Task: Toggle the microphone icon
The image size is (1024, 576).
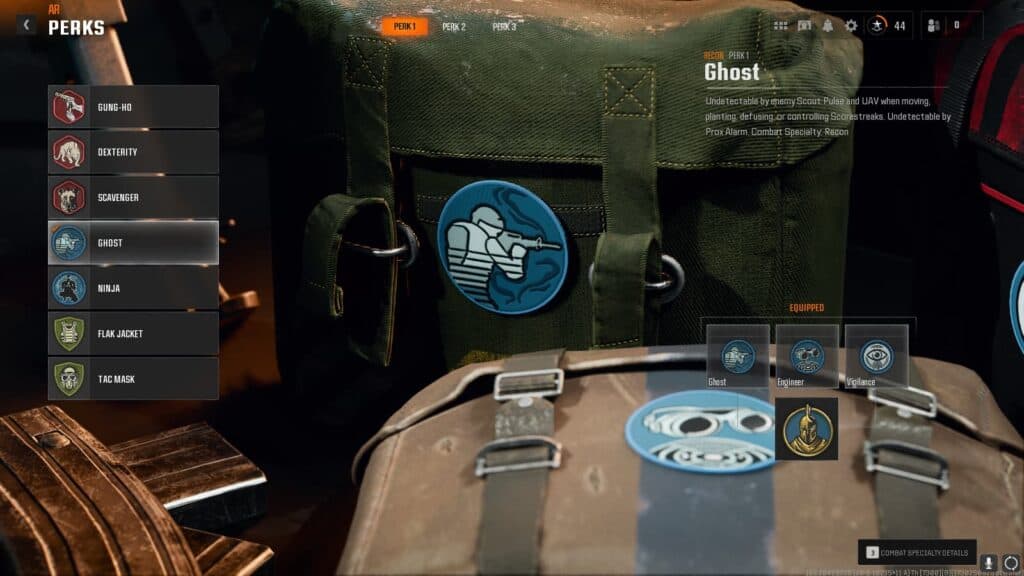Action: click(988, 562)
